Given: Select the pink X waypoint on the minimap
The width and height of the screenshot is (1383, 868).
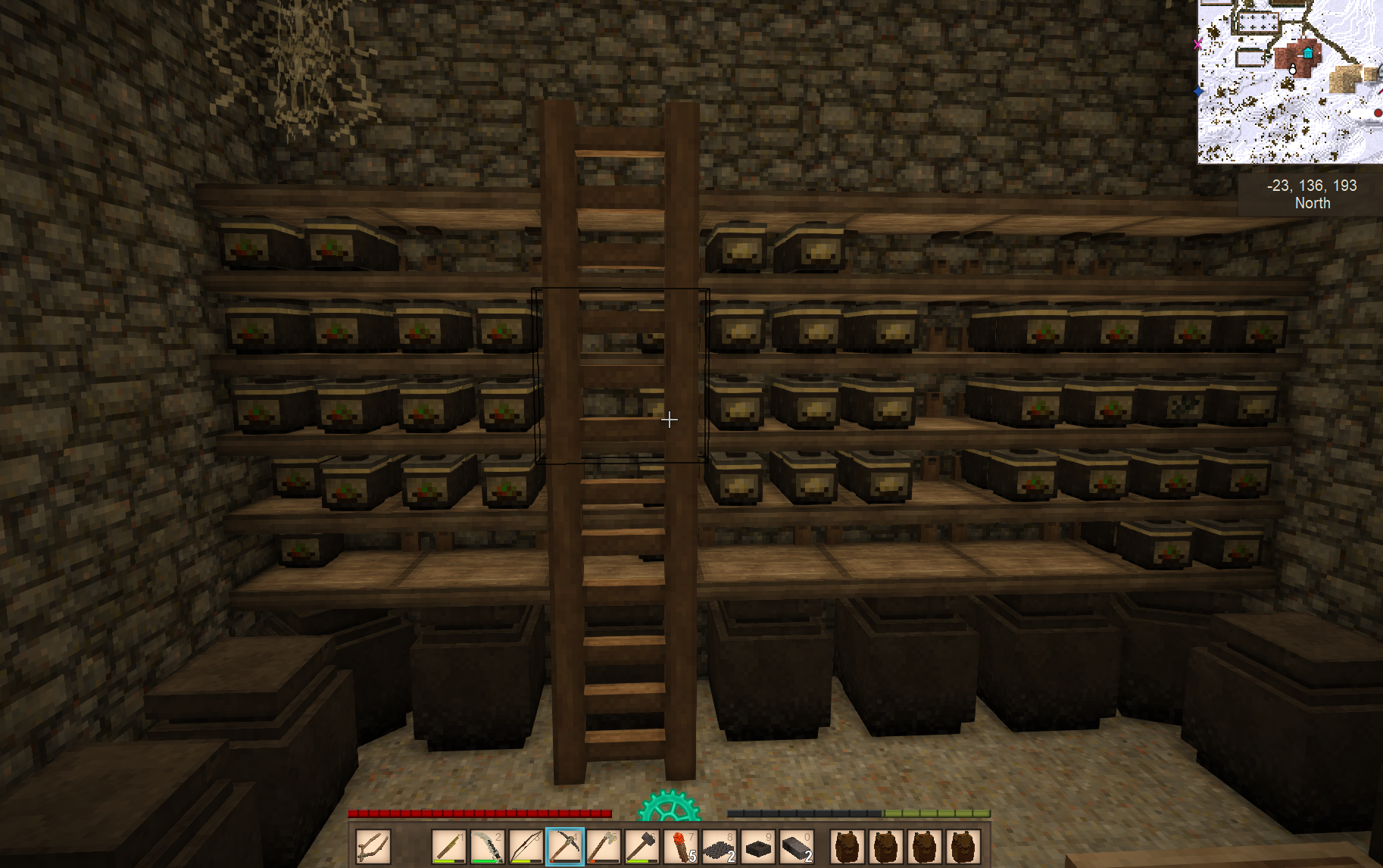Looking at the screenshot, I should click(1198, 44).
